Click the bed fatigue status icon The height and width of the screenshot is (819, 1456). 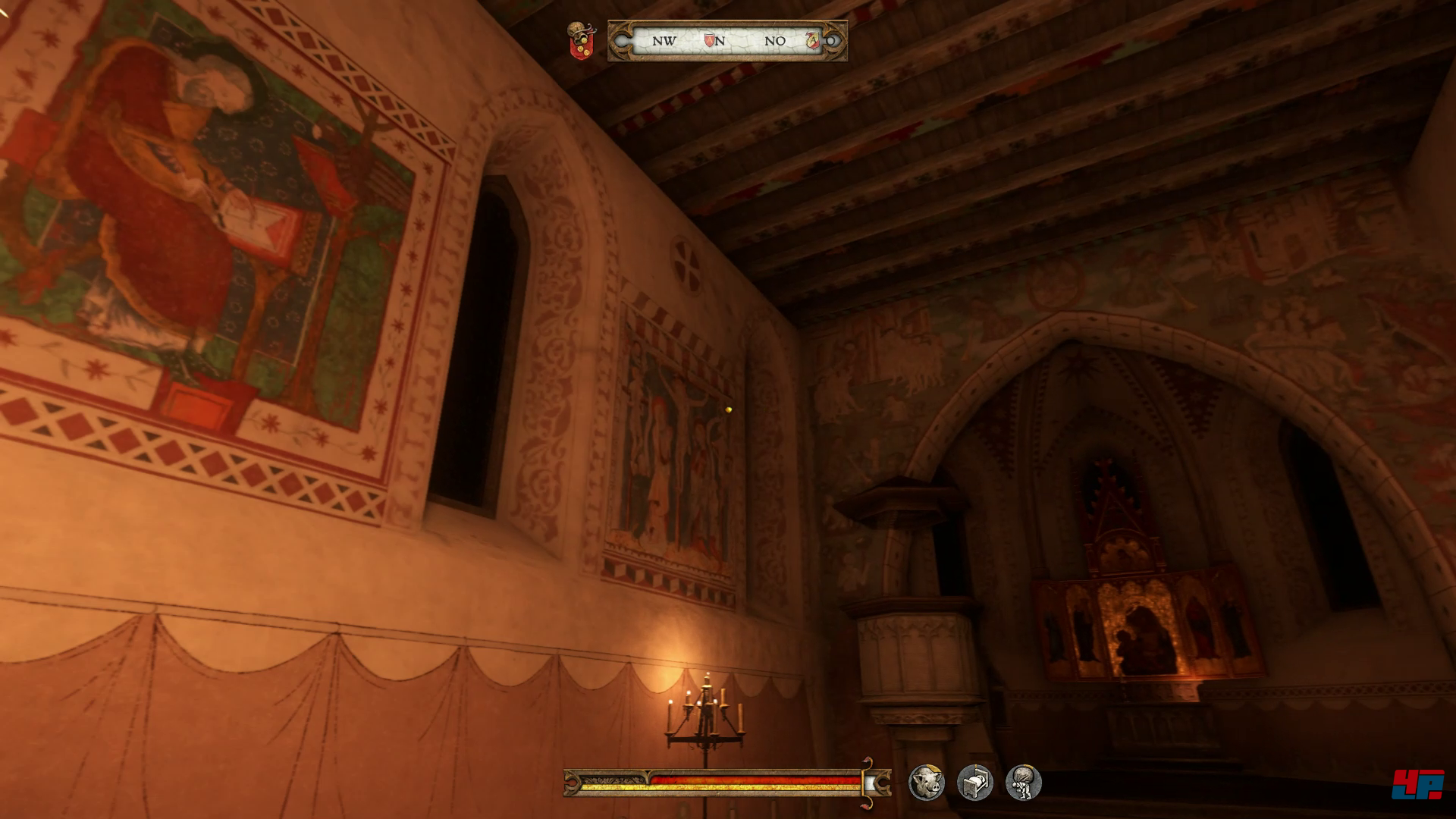click(x=974, y=782)
